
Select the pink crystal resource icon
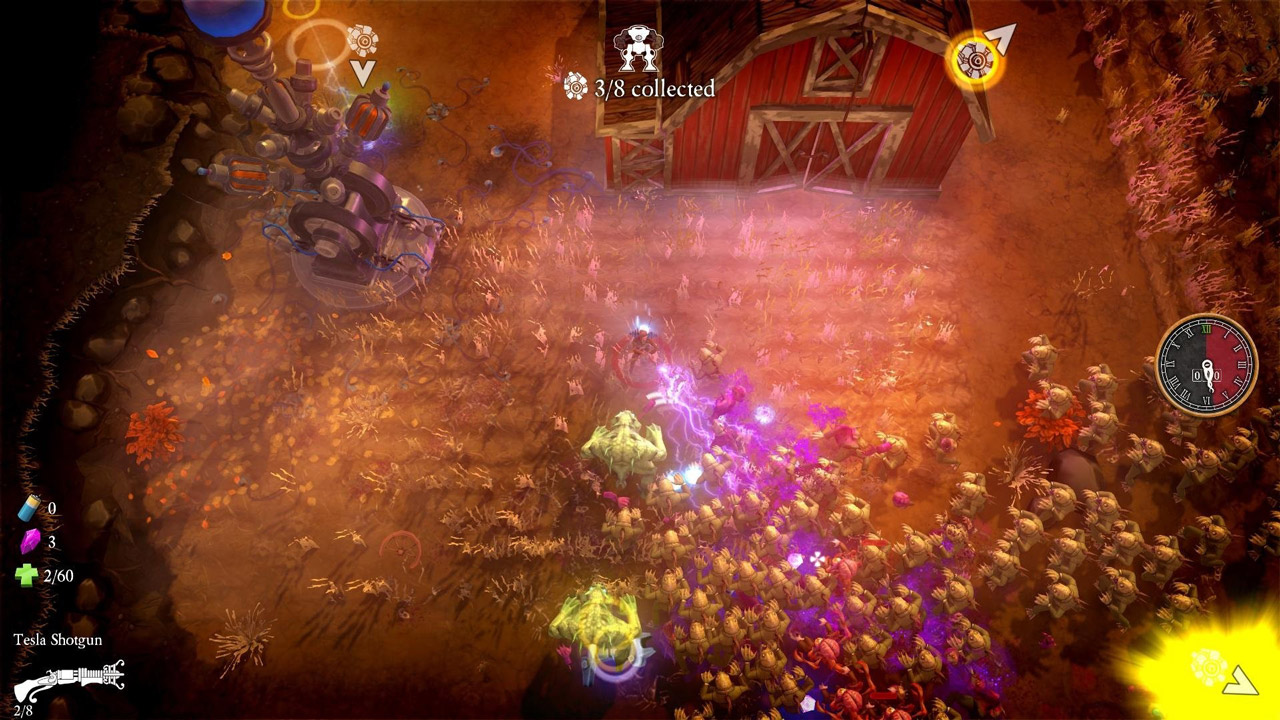28,542
